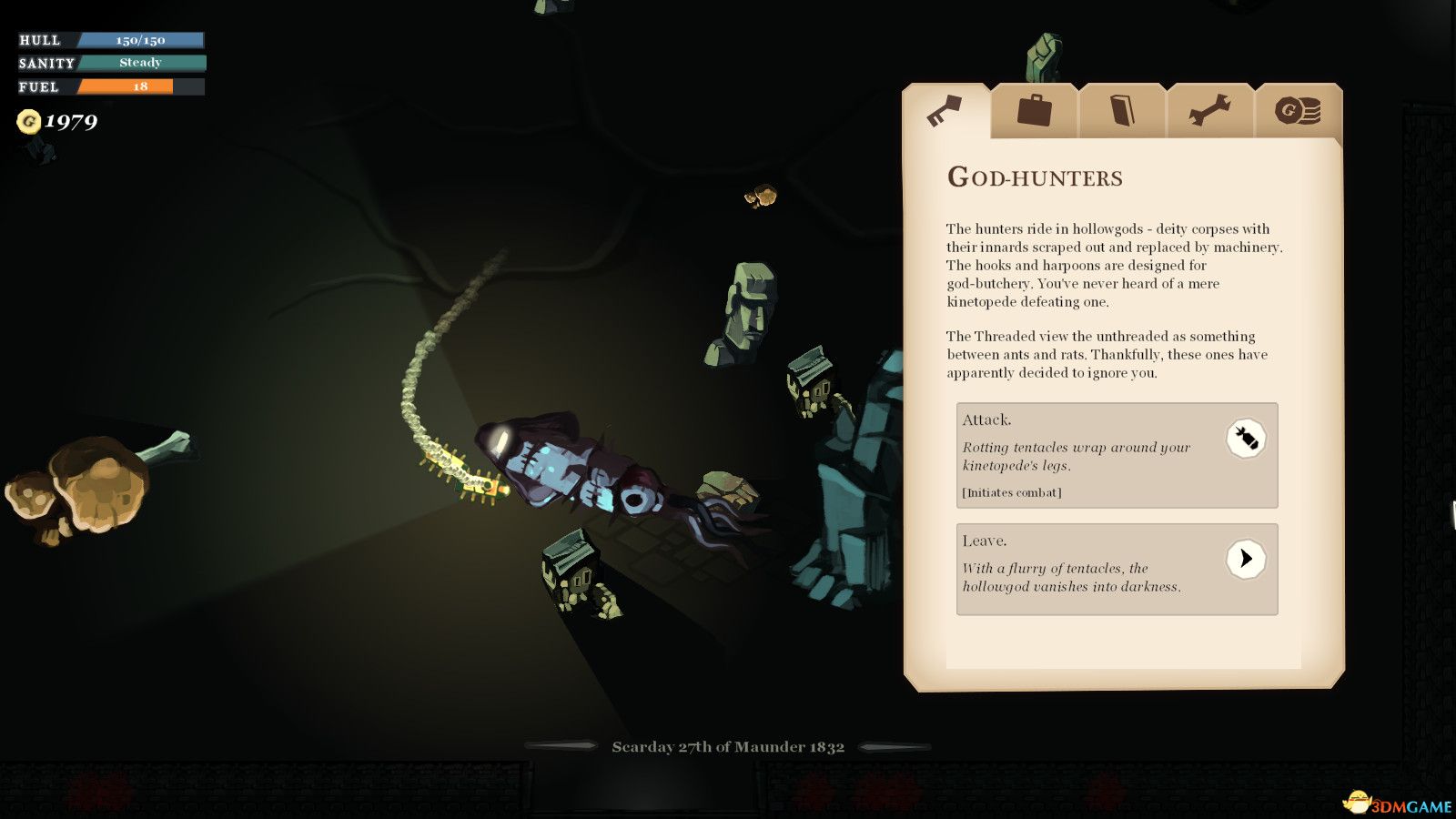The image size is (1456, 819).
Task: Switch to the key tab
Action: pos(945,112)
